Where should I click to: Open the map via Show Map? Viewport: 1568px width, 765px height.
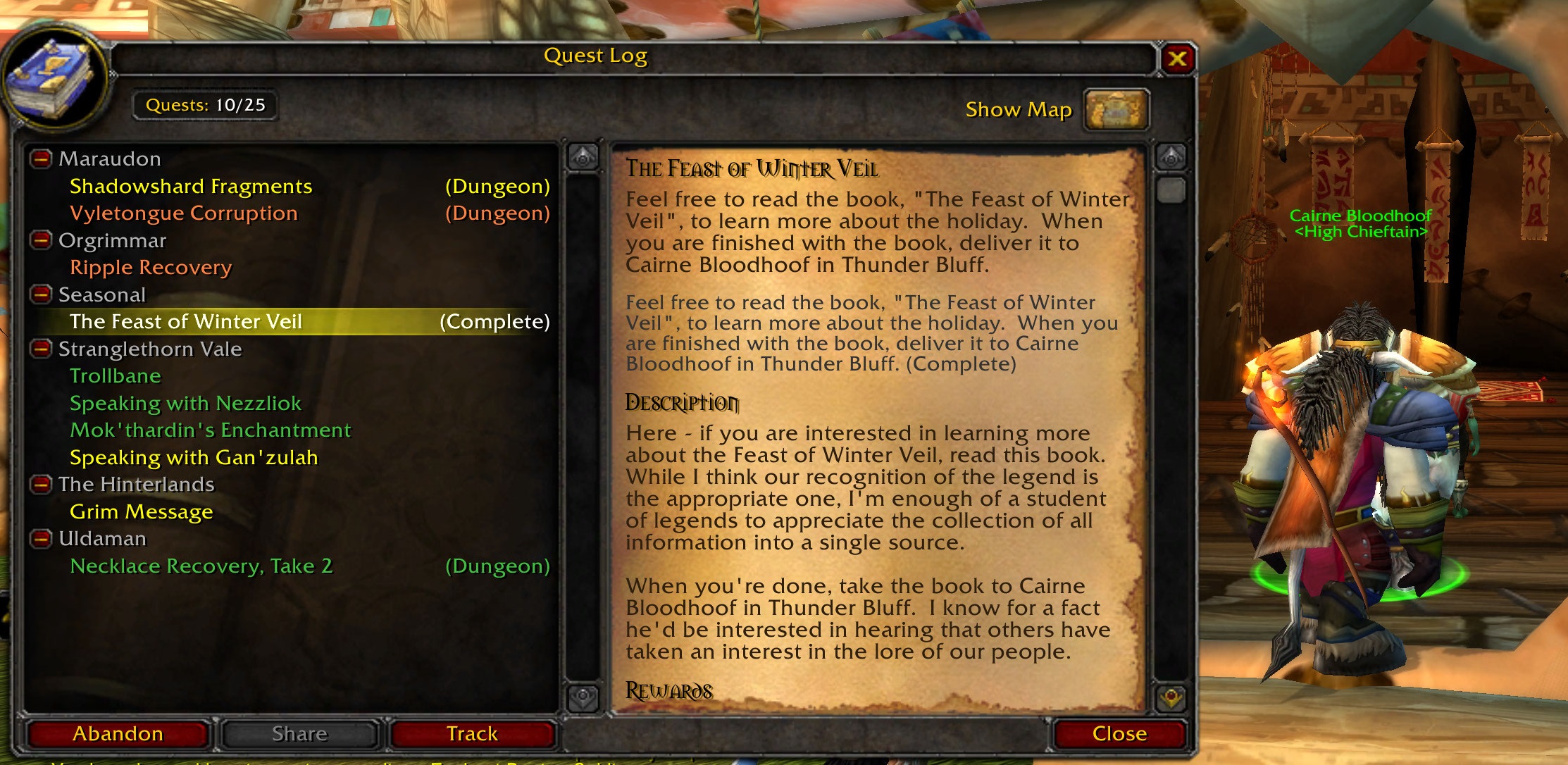(x=1019, y=109)
